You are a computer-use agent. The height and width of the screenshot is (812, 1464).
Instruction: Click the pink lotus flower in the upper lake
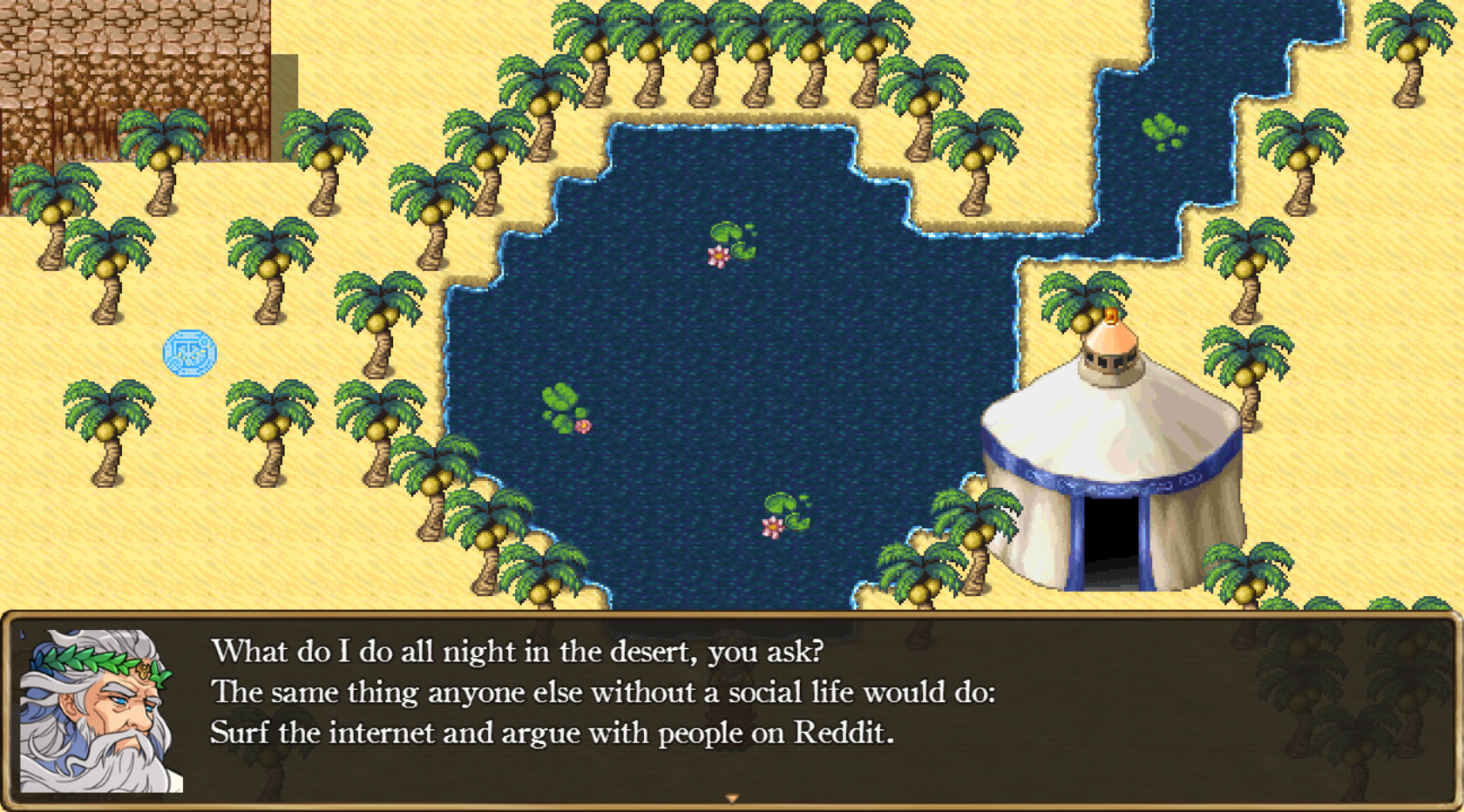click(716, 257)
